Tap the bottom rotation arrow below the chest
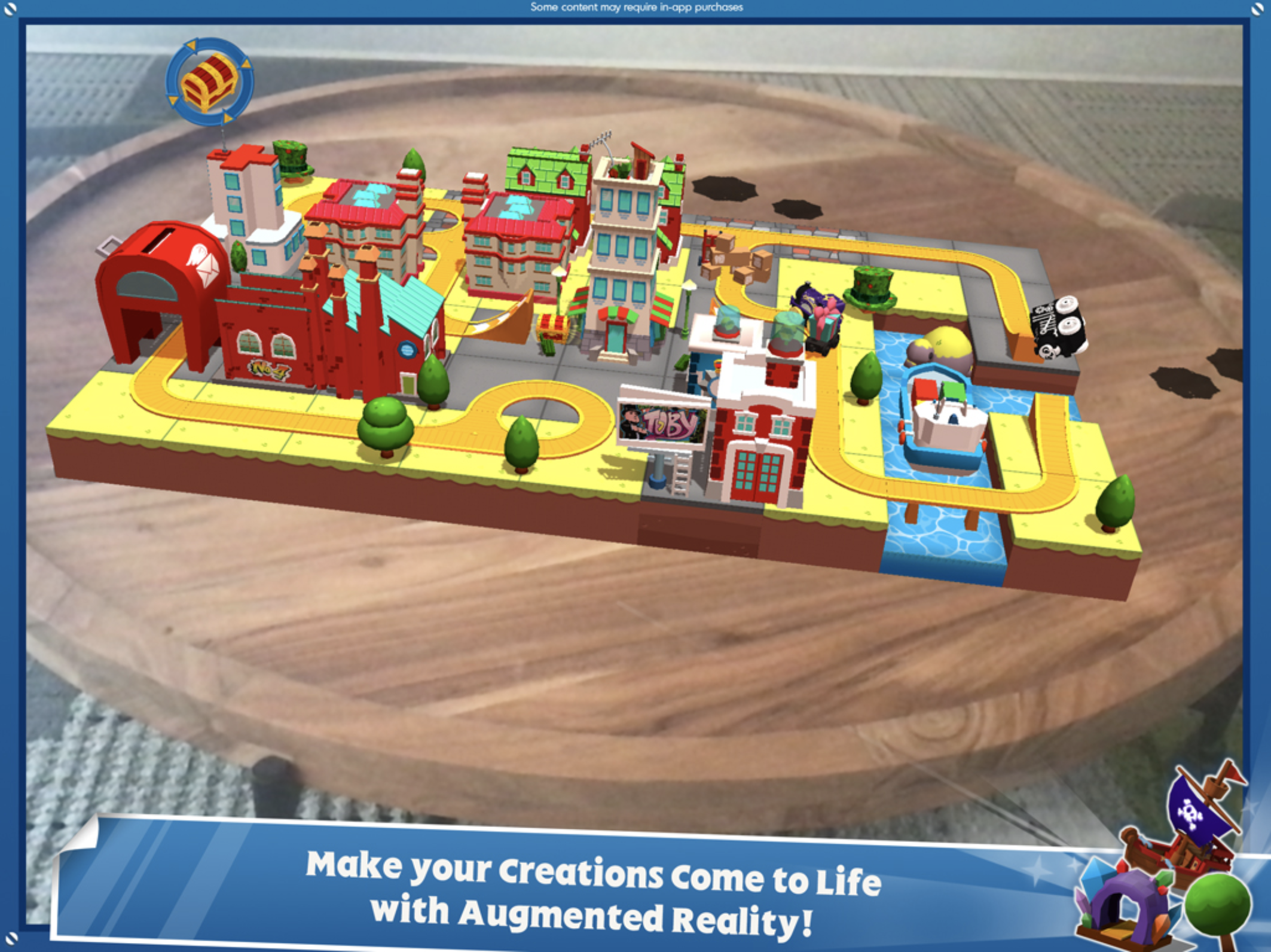 (227, 117)
